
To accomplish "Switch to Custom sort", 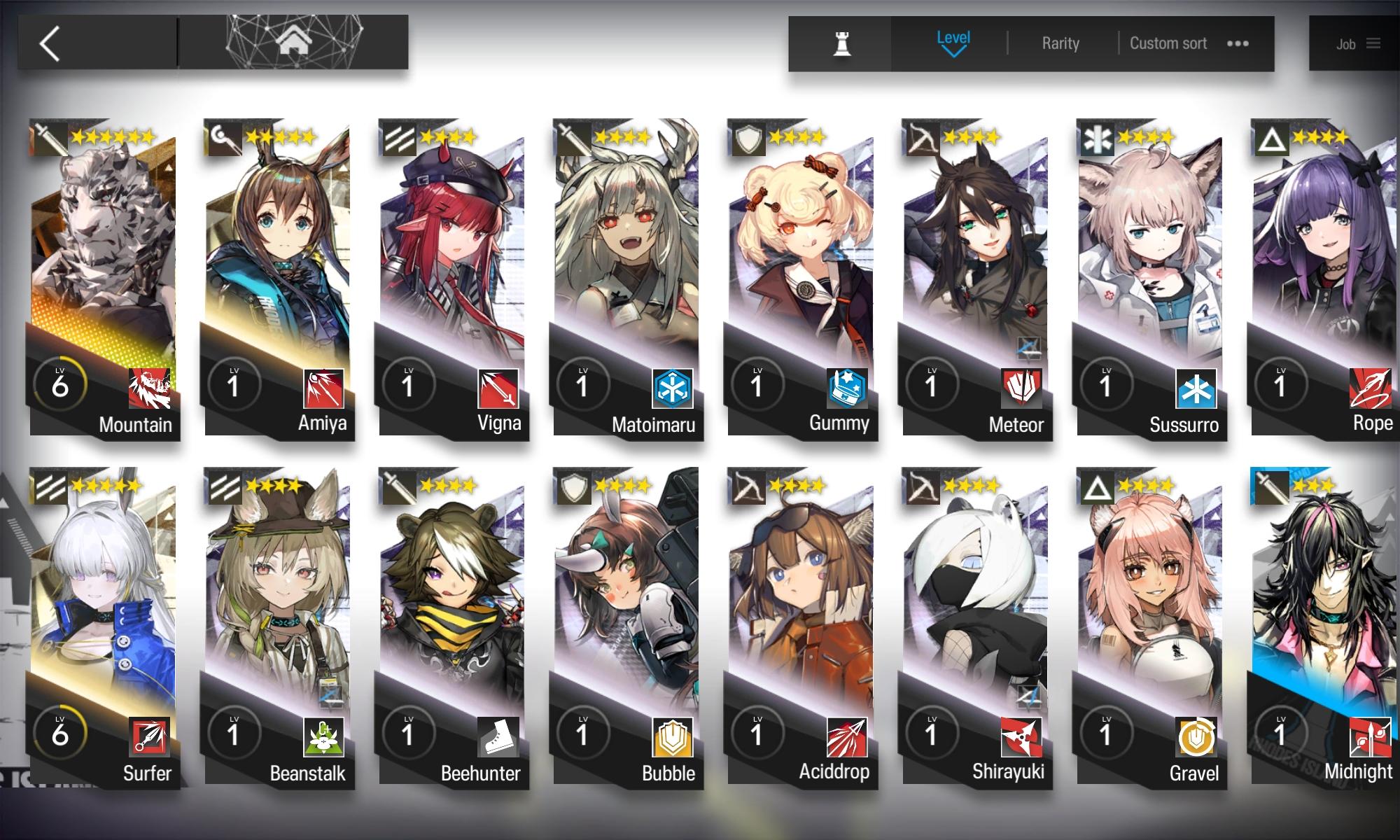I will point(1168,43).
